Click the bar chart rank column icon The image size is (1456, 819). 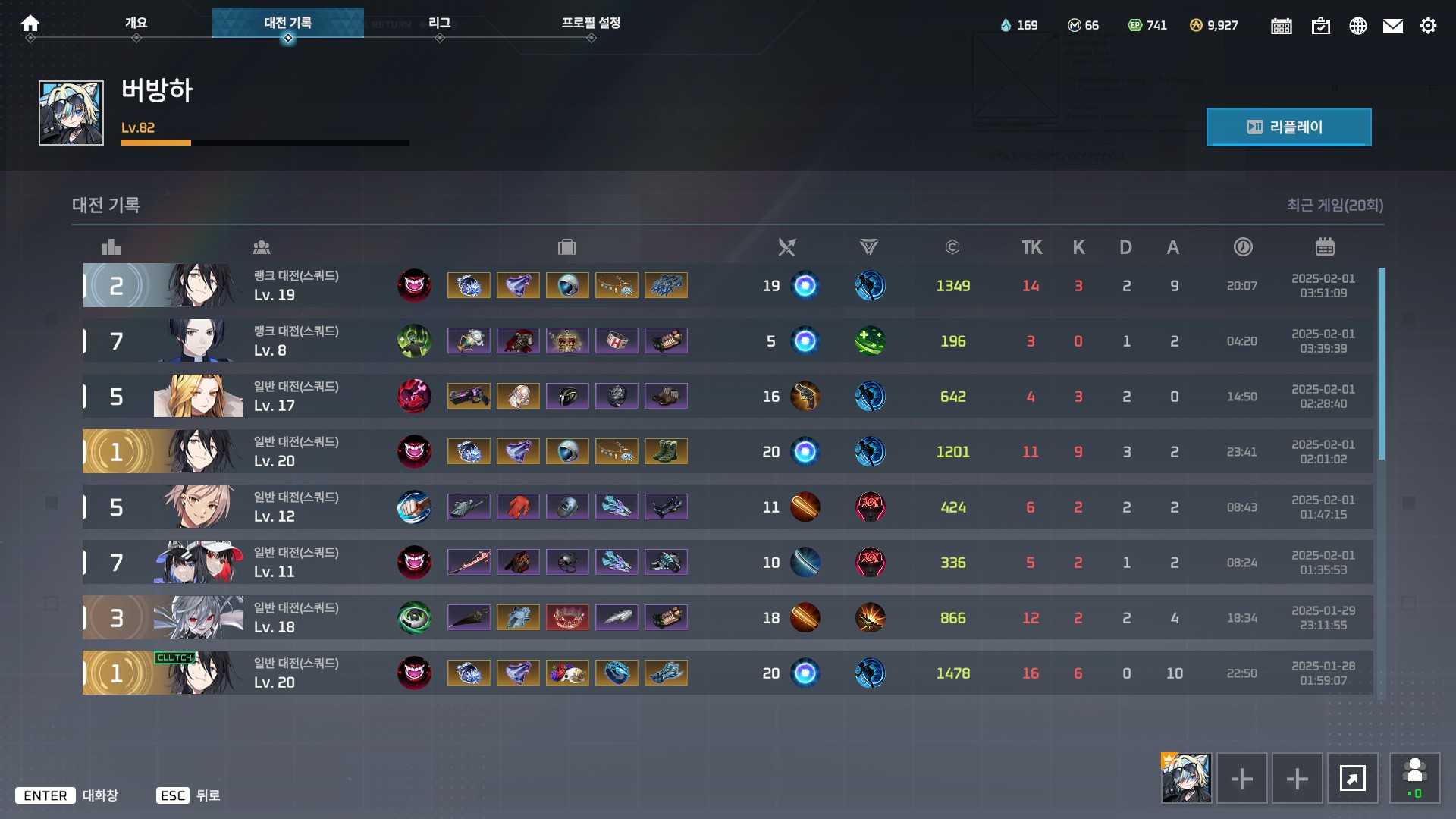pyautogui.click(x=111, y=246)
